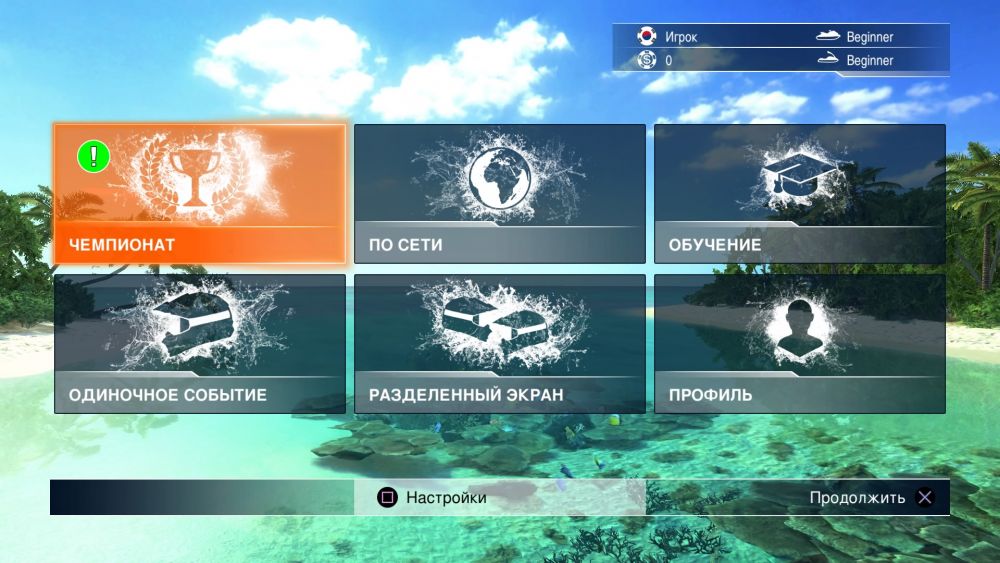Select the Чемпионат championship tile
Image resolution: width=1000 pixels, height=563 pixels.
pos(199,194)
